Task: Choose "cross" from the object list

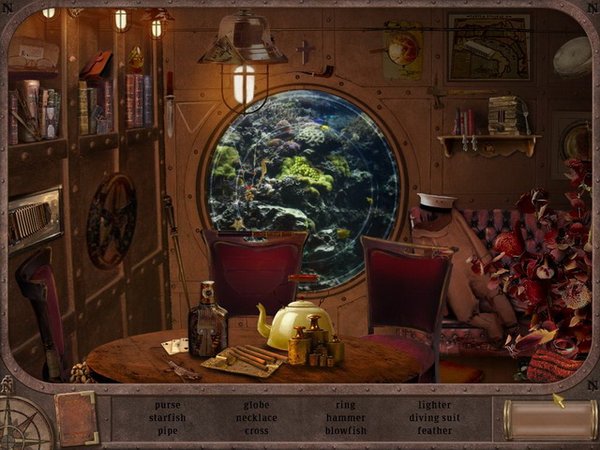Action: [x=256, y=430]
